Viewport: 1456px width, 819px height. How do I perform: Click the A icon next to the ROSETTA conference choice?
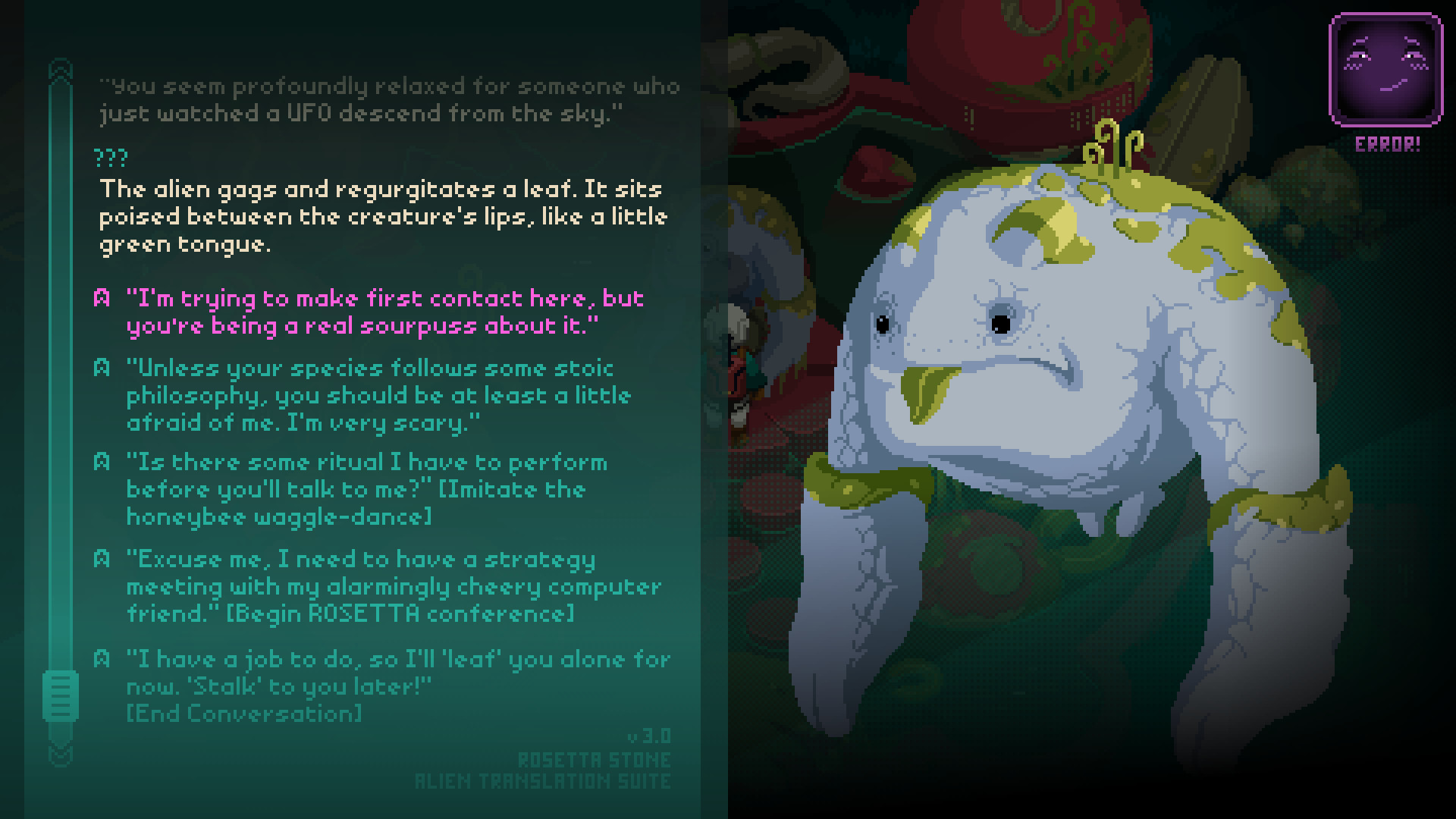tap(103, 559)
